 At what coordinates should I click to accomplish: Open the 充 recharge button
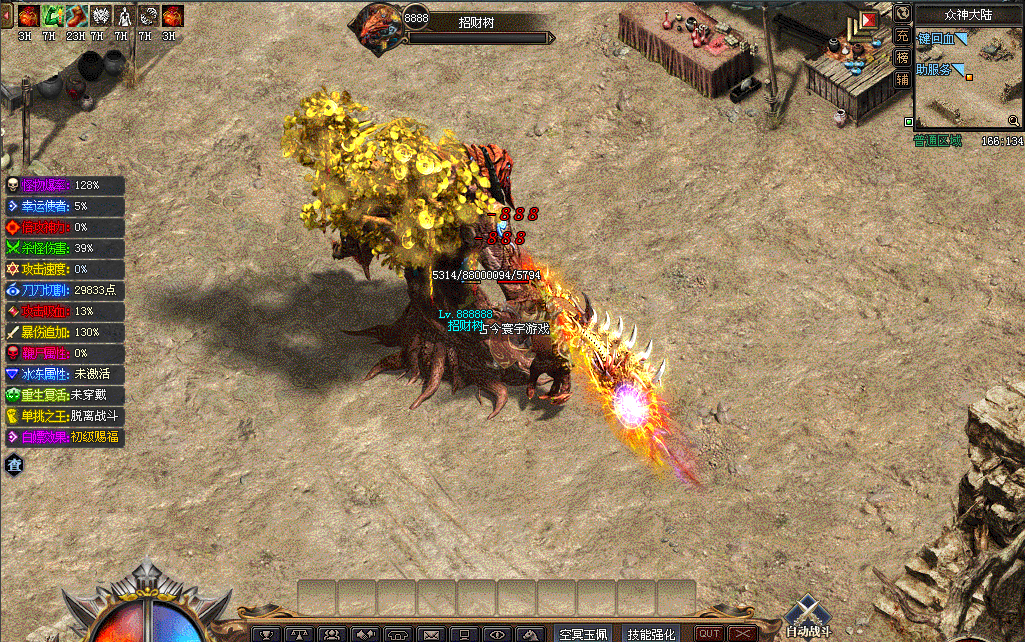902,36
